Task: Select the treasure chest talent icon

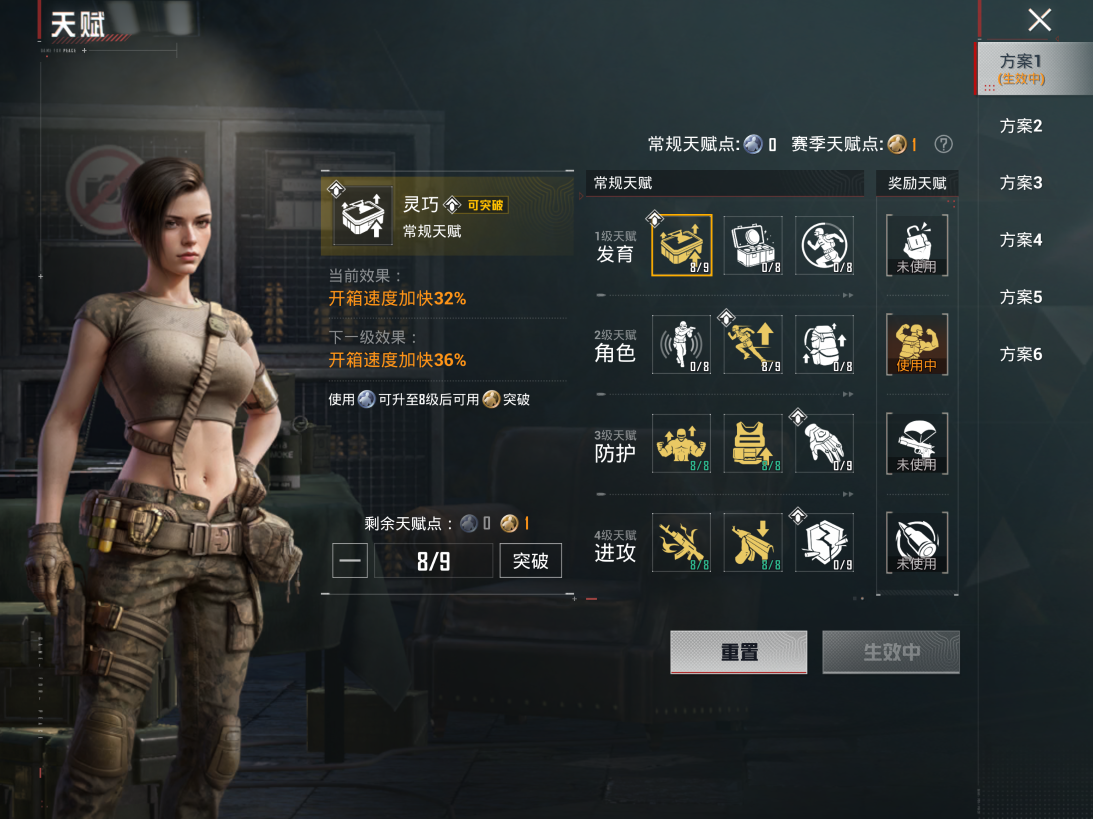Action: click(753, 245)
